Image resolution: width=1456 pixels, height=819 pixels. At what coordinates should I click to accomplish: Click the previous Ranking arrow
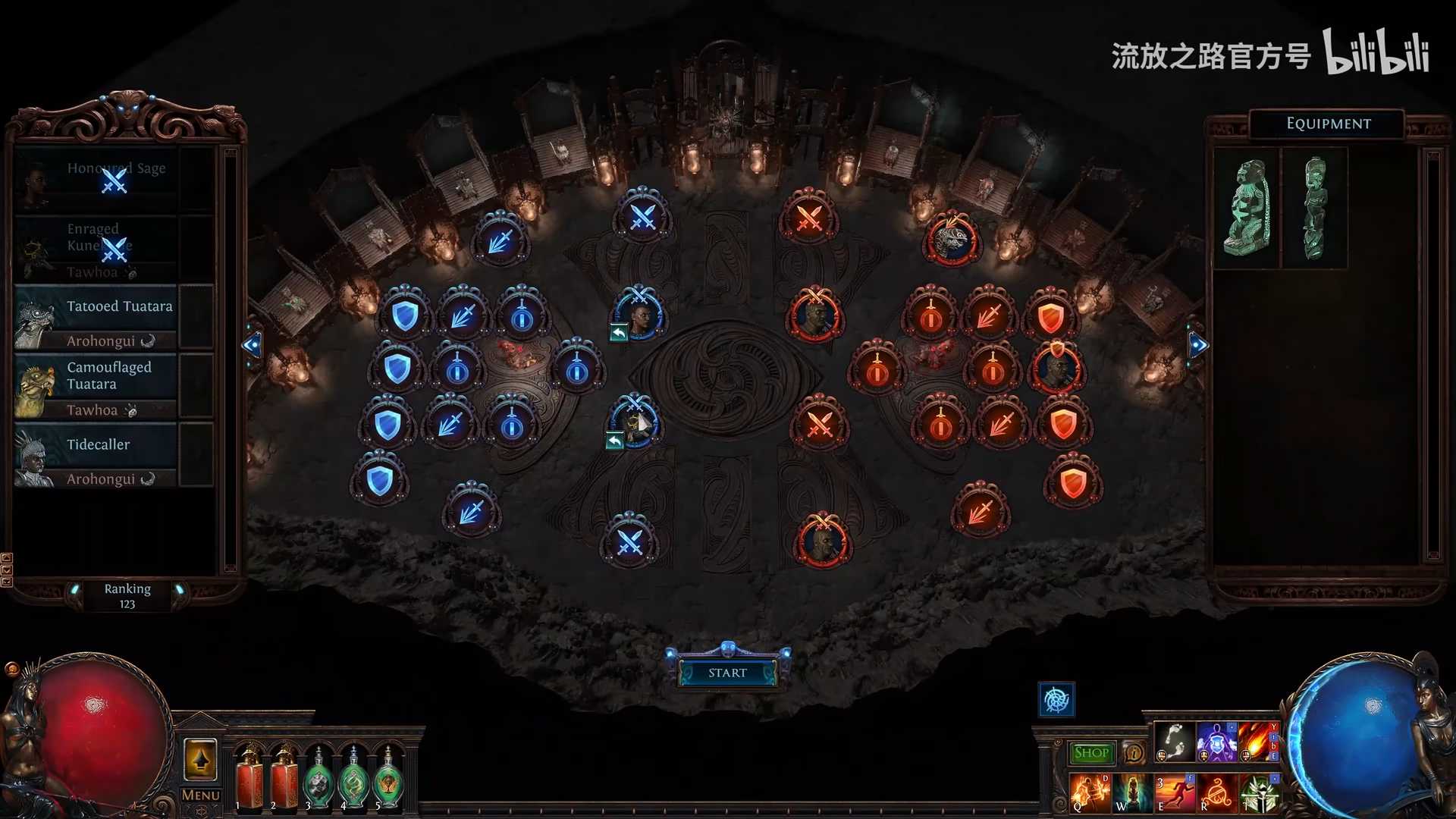tap(74, 590)
